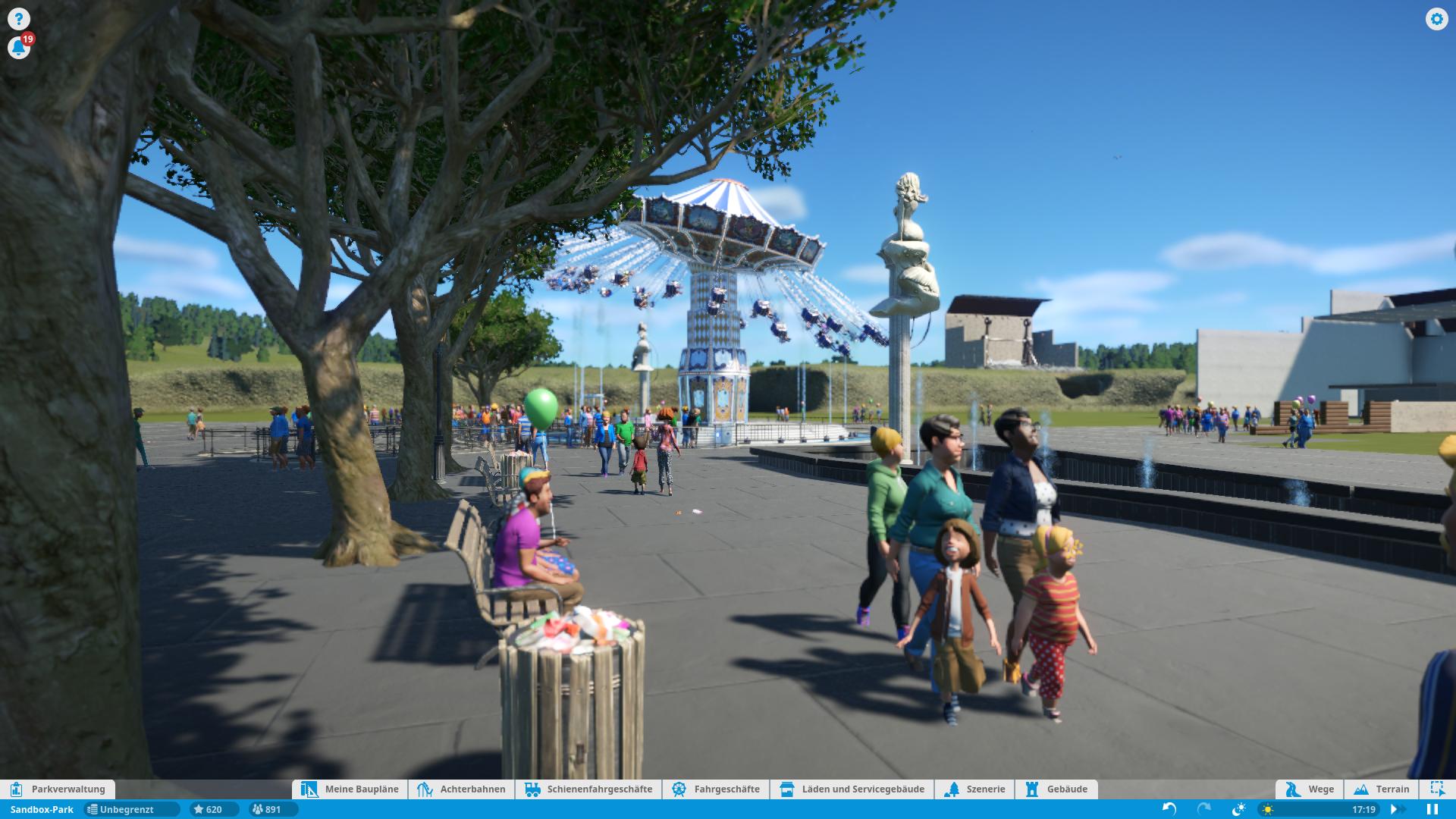Image resolution: width=1456 pixels, height=819 pixels.
Task: Open the park rating star readout
Action: [208, 809]
